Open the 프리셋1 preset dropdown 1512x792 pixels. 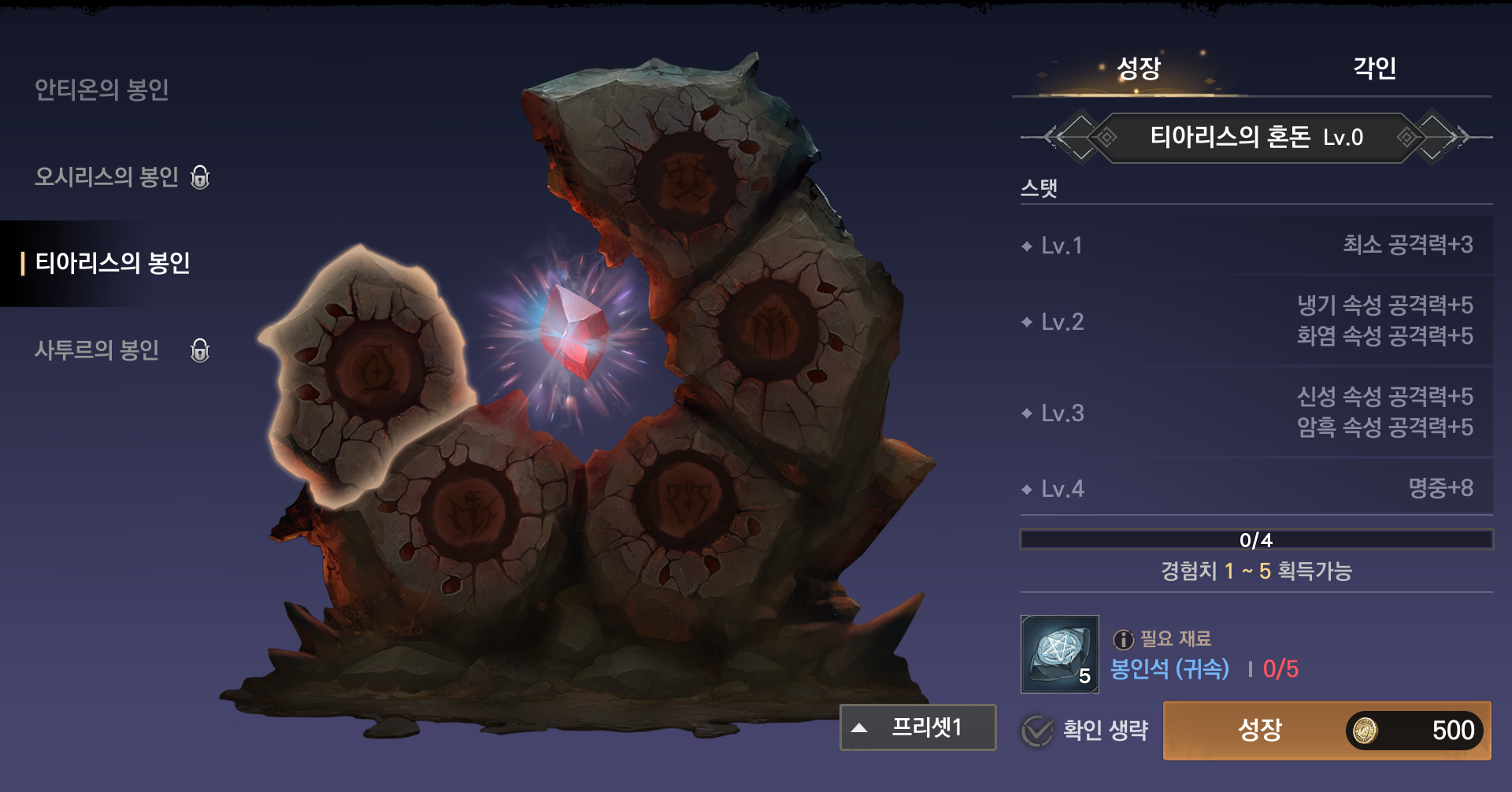pyautogui.click(x=917, y=727)
